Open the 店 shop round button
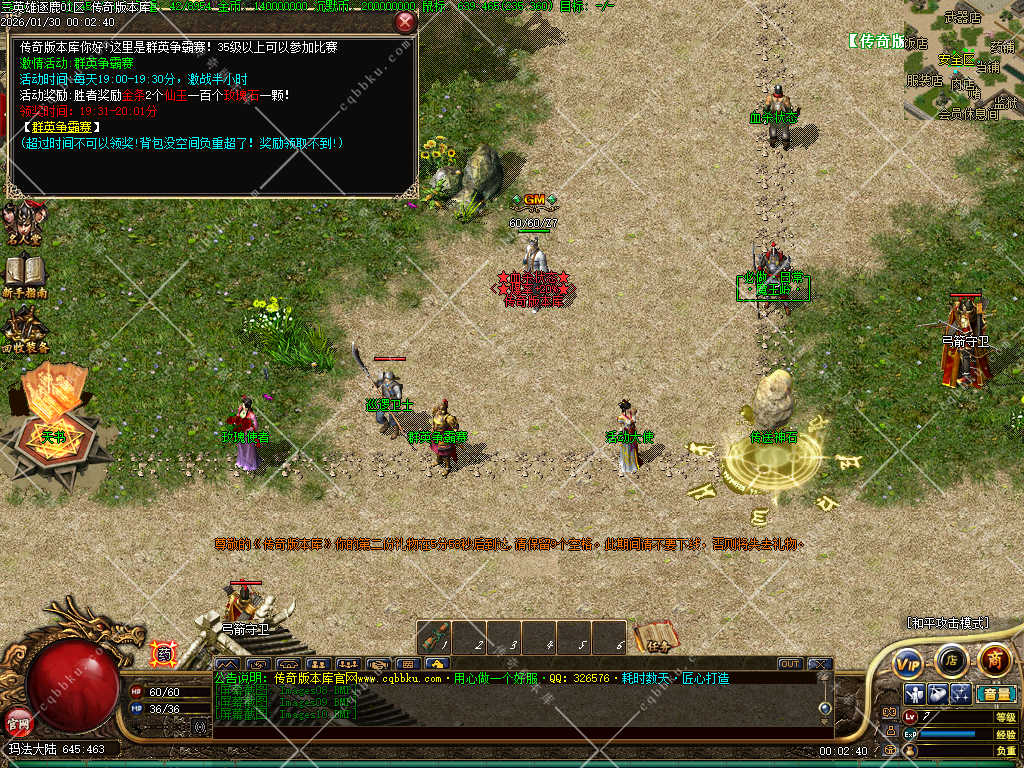Image resolution: width=1024 pixels, height=768 pixels. [951, 660]
